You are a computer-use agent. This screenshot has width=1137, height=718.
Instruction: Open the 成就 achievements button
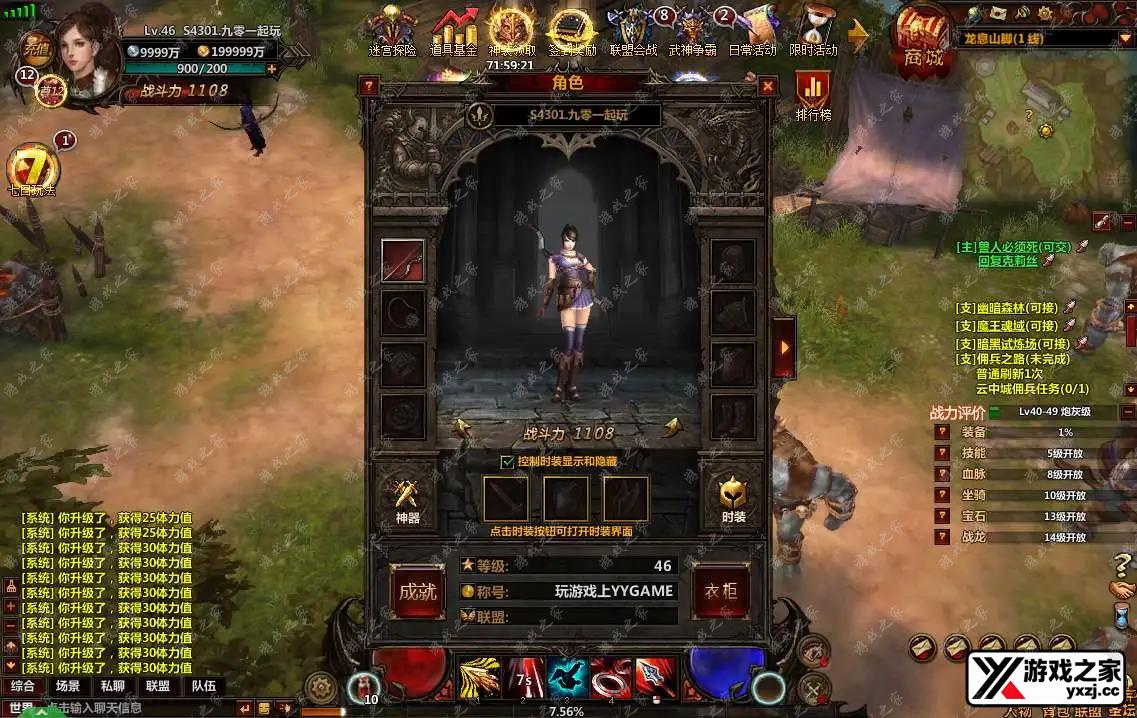point(417,591)
